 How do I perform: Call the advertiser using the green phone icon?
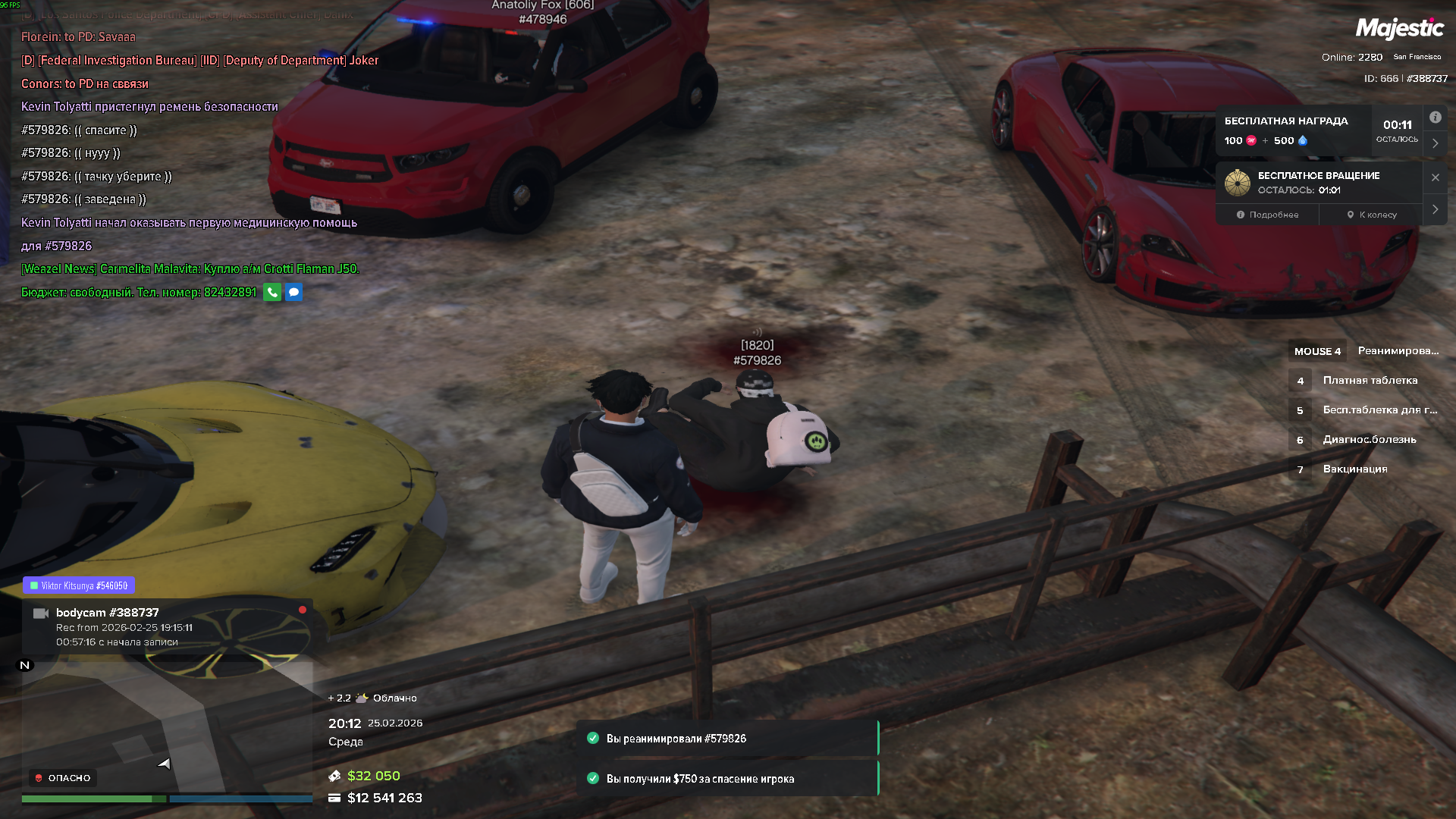272,292
